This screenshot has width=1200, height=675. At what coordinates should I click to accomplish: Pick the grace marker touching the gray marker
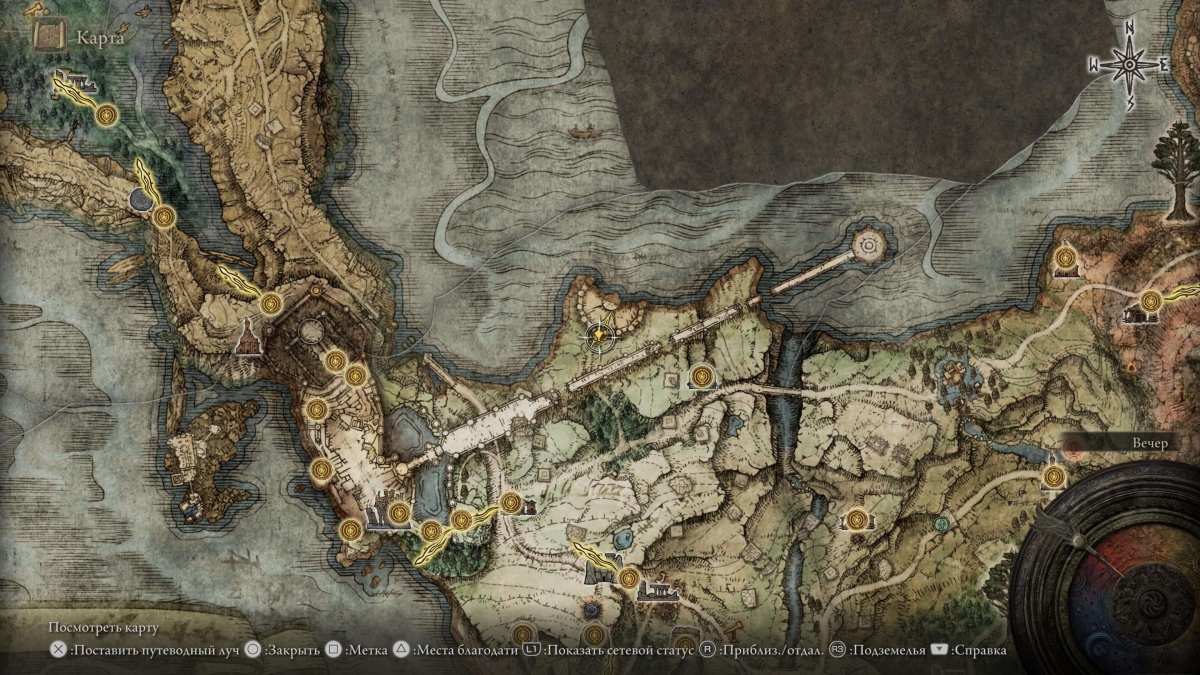click(x=165, y=215)
